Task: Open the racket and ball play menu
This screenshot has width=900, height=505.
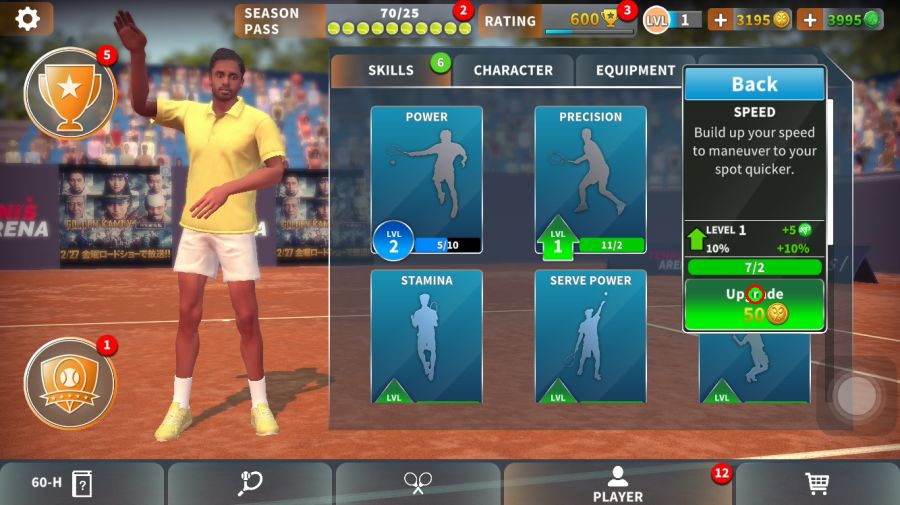Action: (250, 484)
